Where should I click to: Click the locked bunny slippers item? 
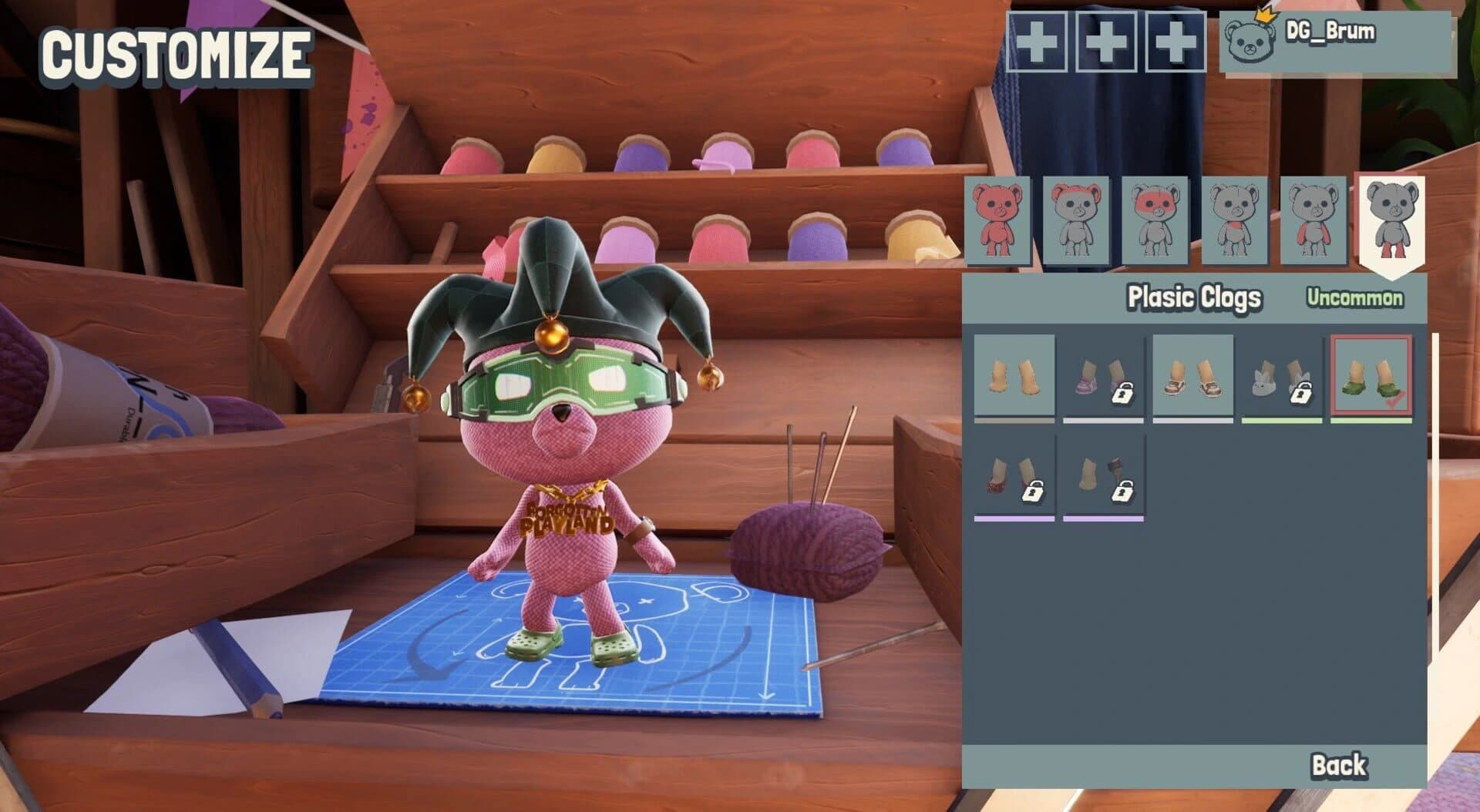1282,377
